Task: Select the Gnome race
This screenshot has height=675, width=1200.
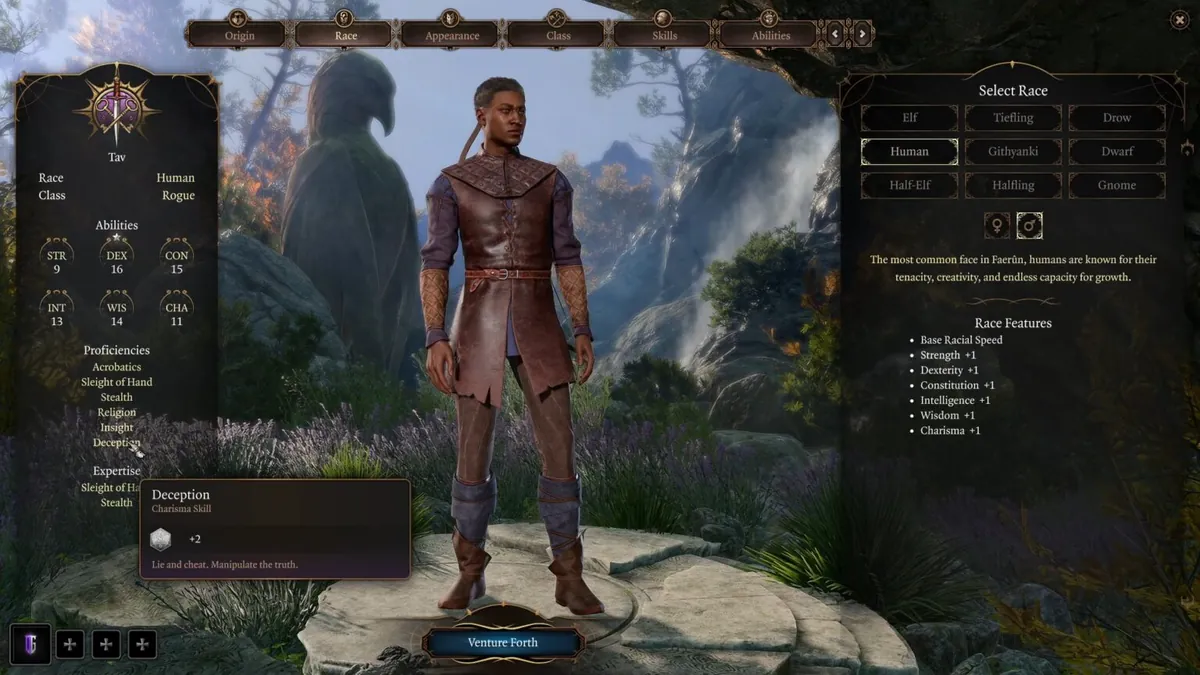Action: pos(1117,185)
